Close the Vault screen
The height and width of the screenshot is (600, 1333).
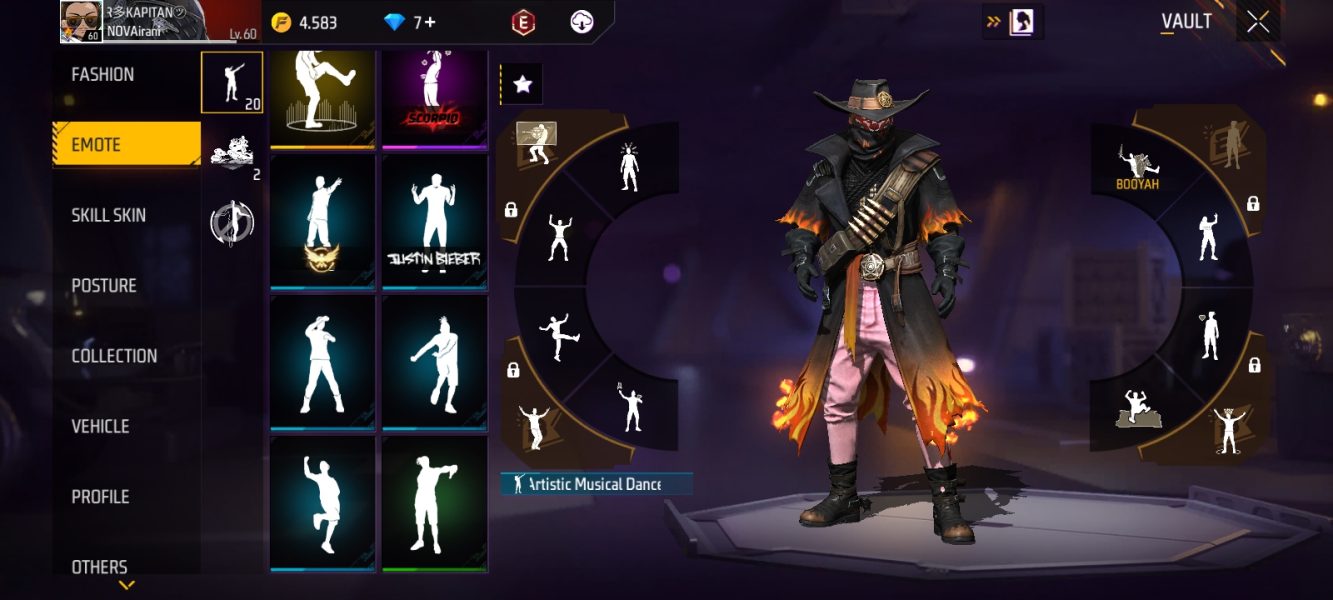[1258, 22]
